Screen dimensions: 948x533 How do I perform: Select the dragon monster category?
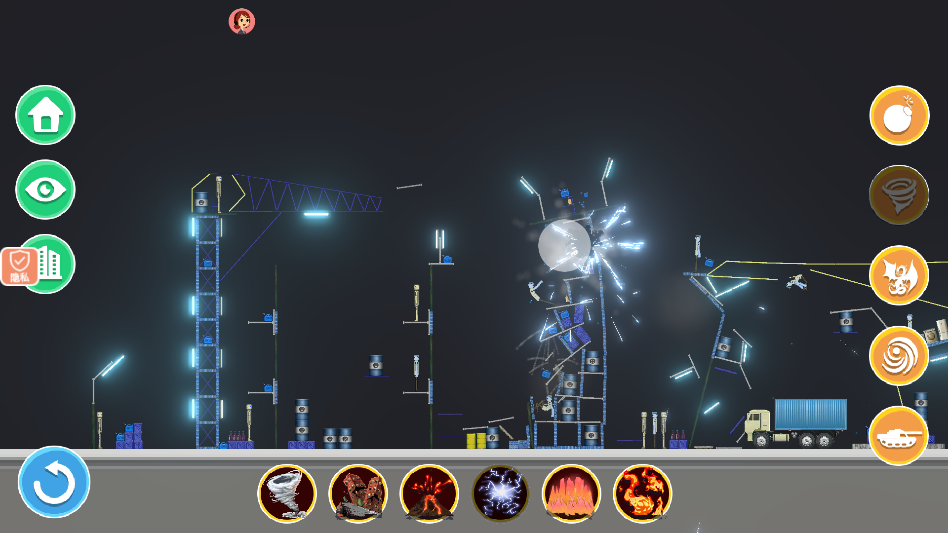tap(899, 275)
